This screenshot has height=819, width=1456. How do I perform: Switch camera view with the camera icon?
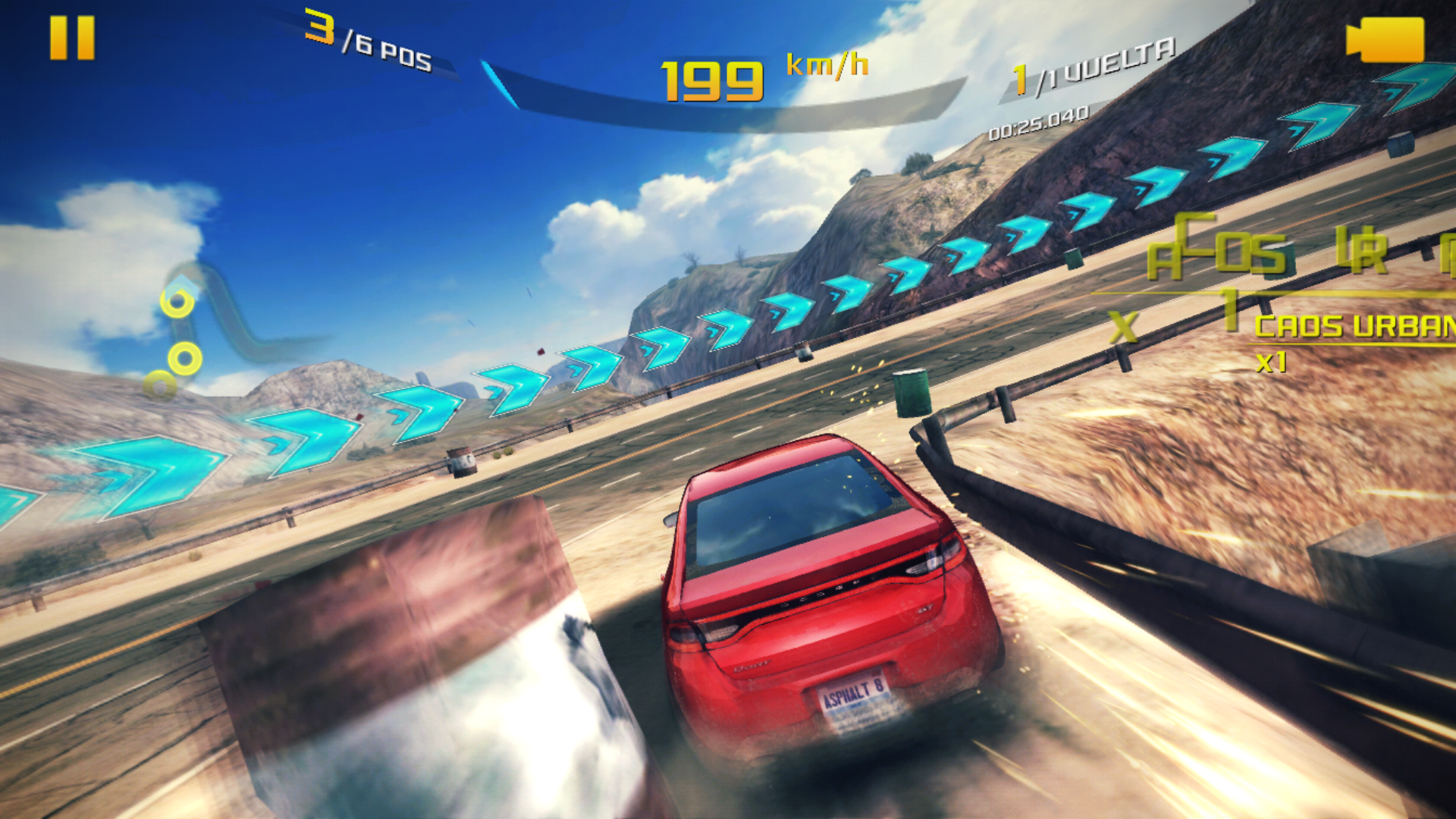tap(1385, 39)
